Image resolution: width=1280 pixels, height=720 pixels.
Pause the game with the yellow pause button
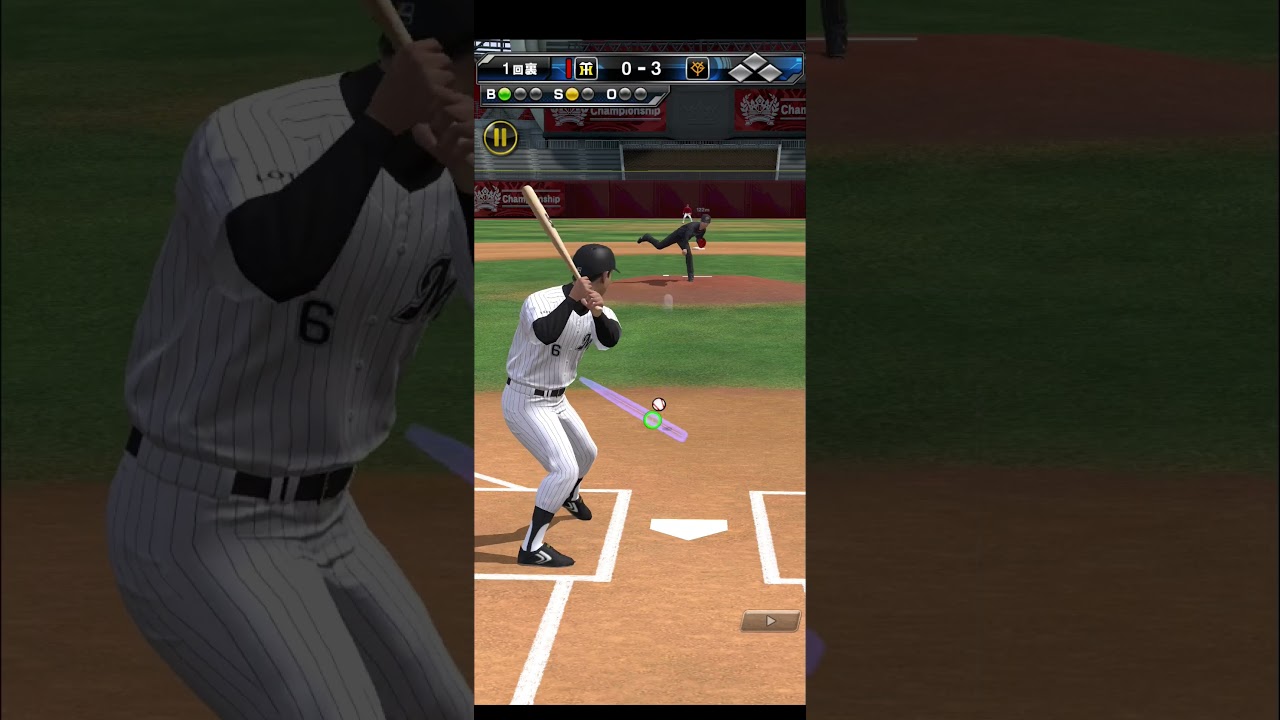coord(500,138)
